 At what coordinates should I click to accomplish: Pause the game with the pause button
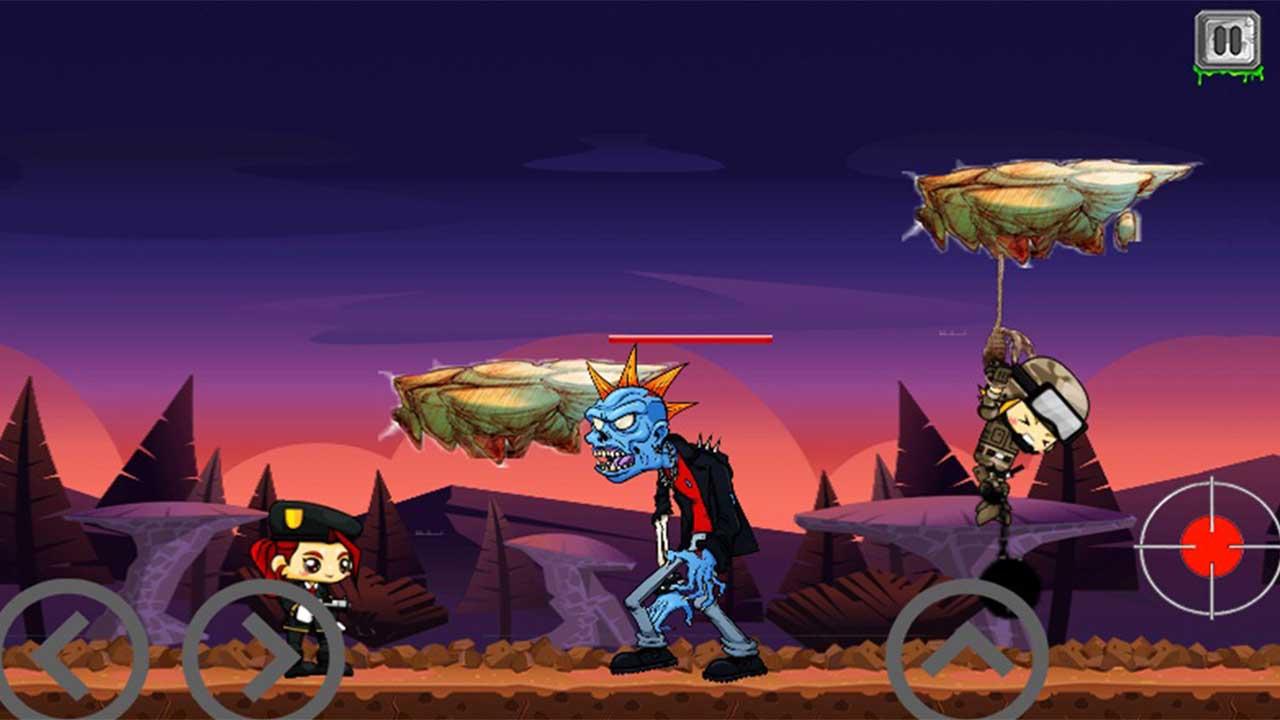tap(1228, 40)
